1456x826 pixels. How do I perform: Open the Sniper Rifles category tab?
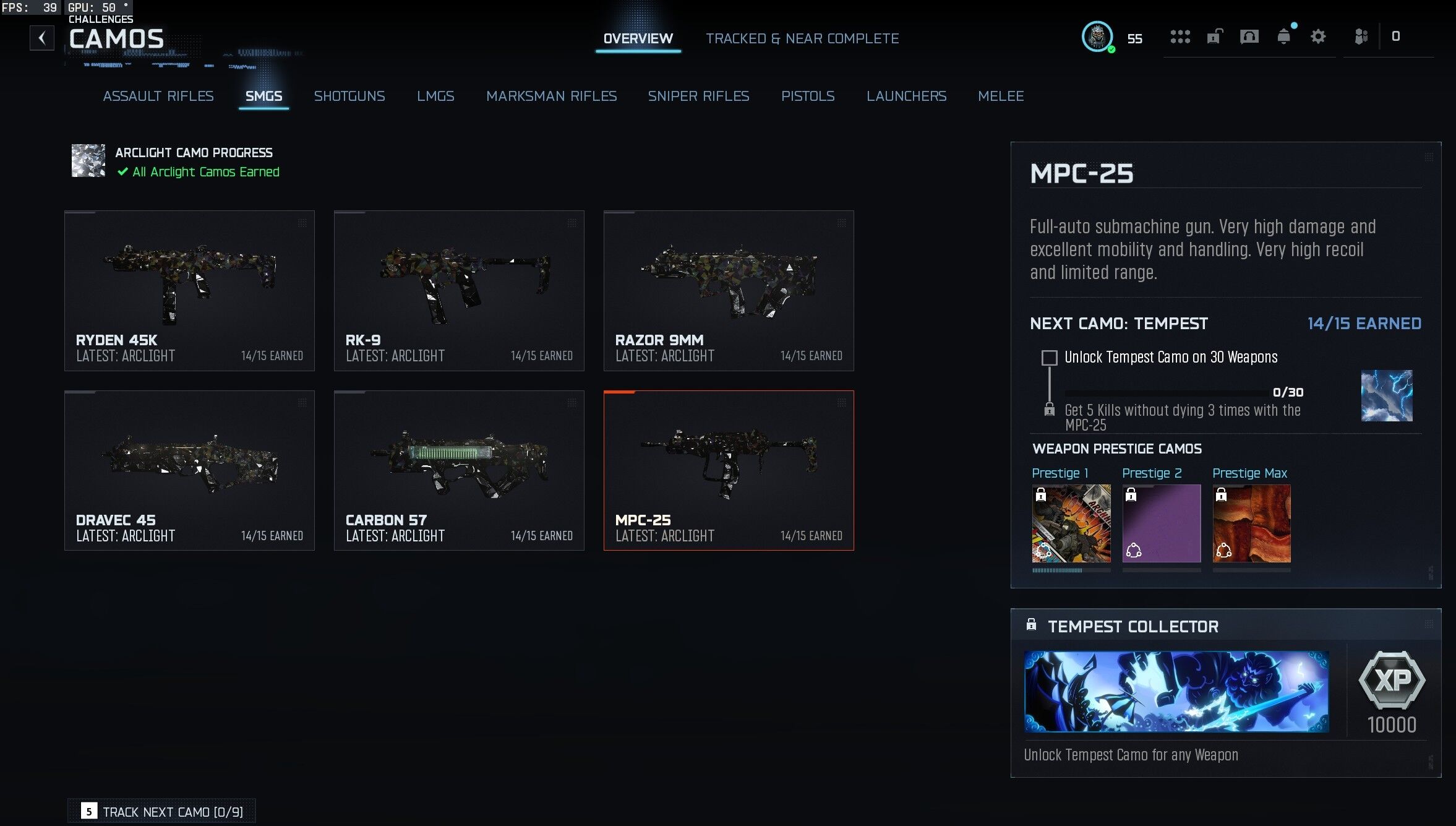[699, 96]
